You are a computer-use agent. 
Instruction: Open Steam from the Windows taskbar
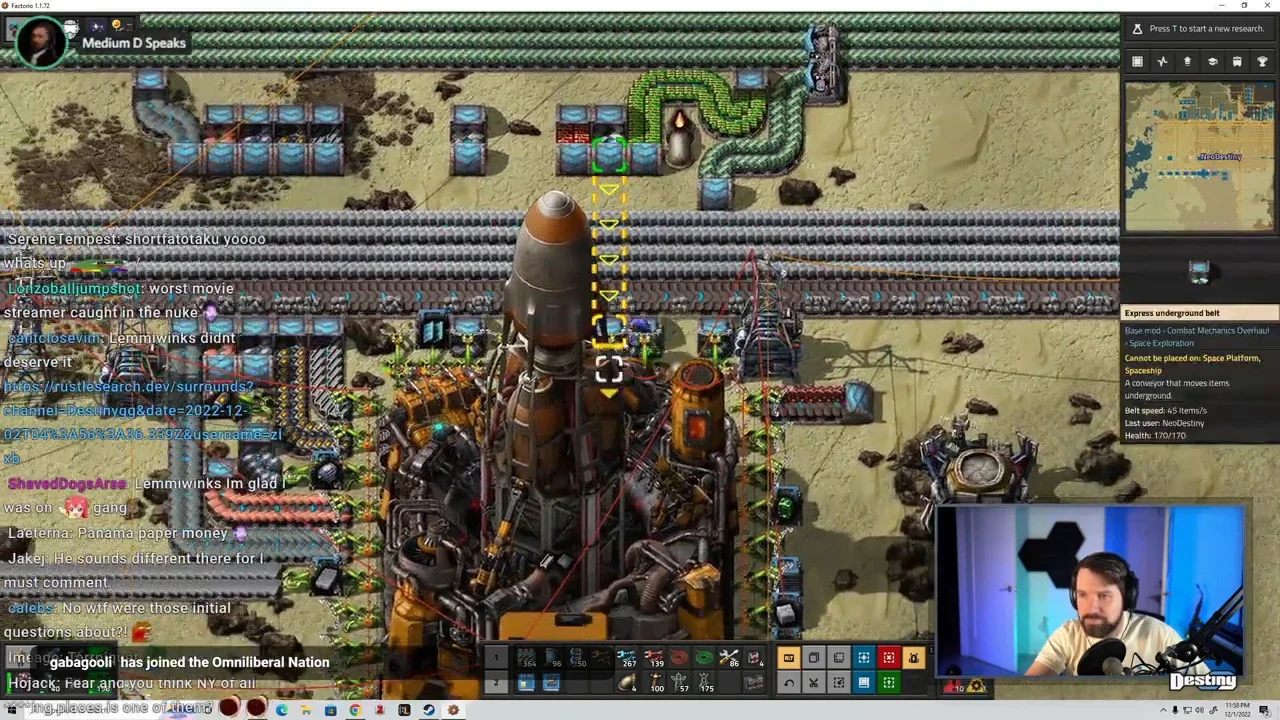tap(428, 710)
